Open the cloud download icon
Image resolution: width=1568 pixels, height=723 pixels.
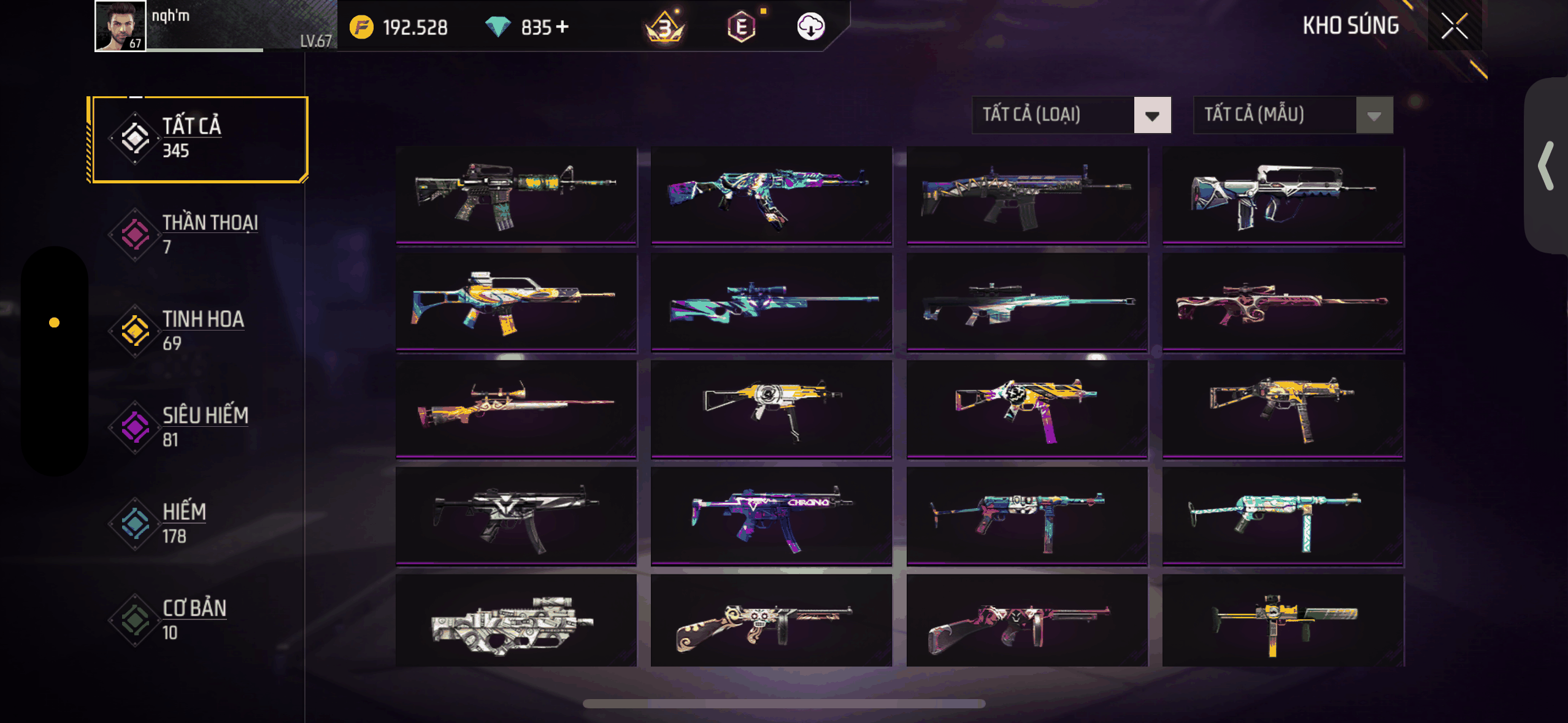pos(810,26)
